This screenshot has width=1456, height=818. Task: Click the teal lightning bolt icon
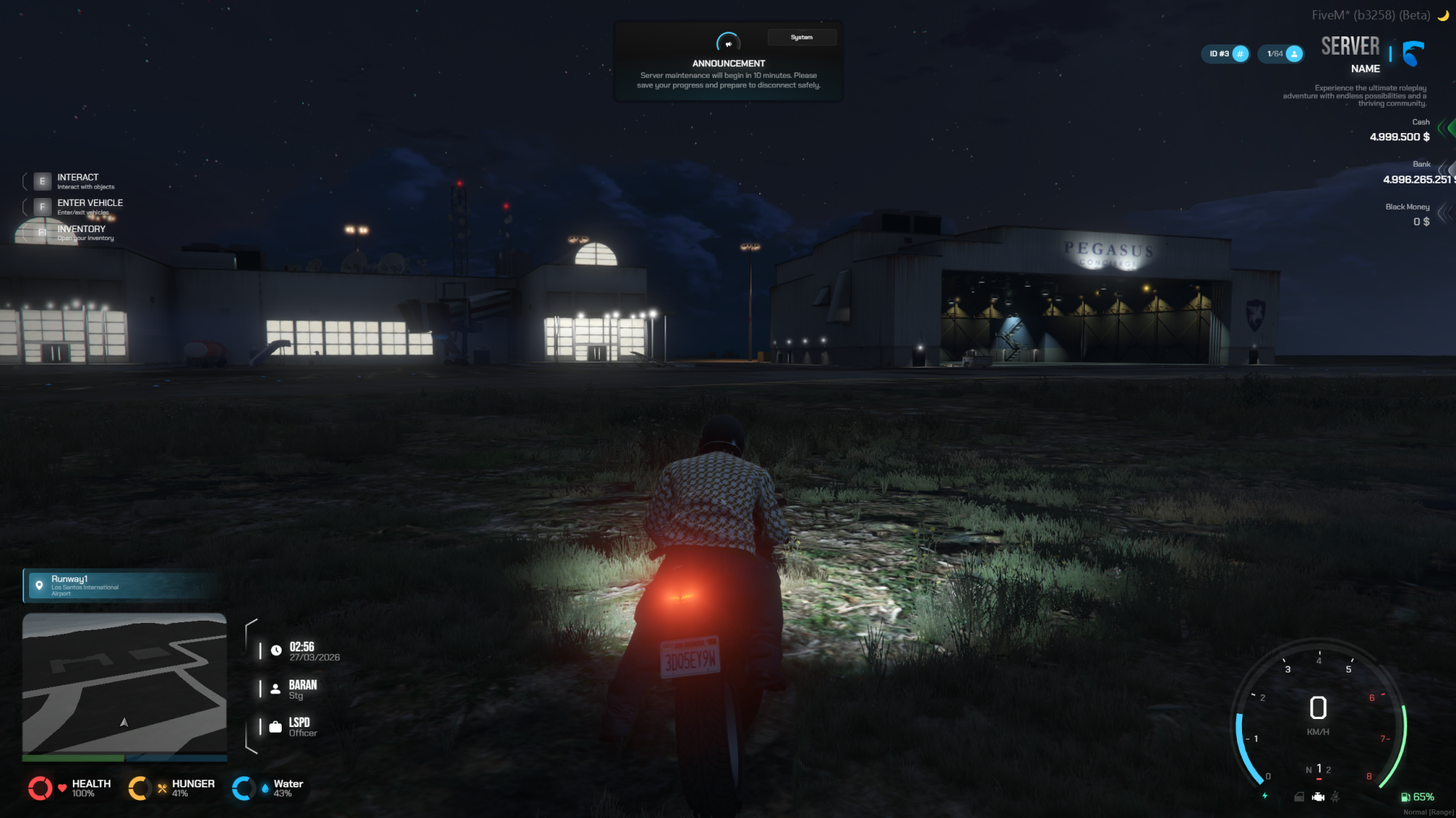[x=1265, y=795]
